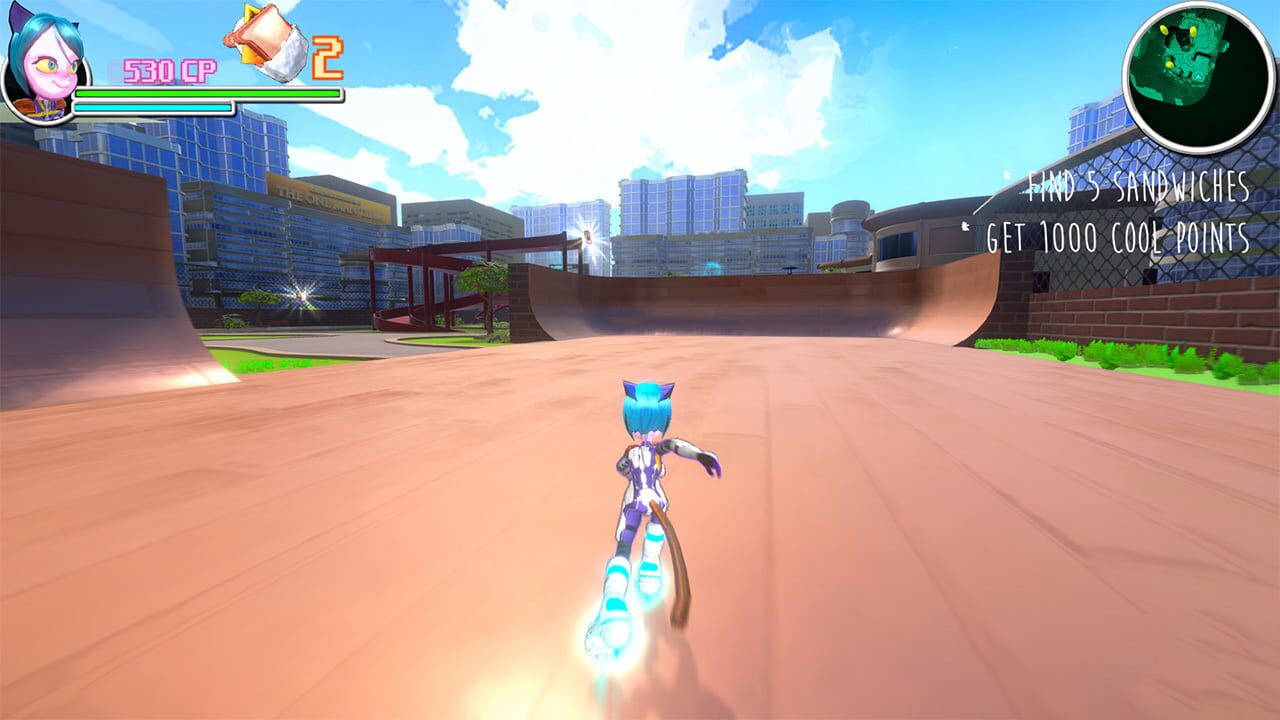The height and width of the screenshot is (720, 1280).
Task: Toggle the 530 CP score display
Action: click(x=169, y=69)
